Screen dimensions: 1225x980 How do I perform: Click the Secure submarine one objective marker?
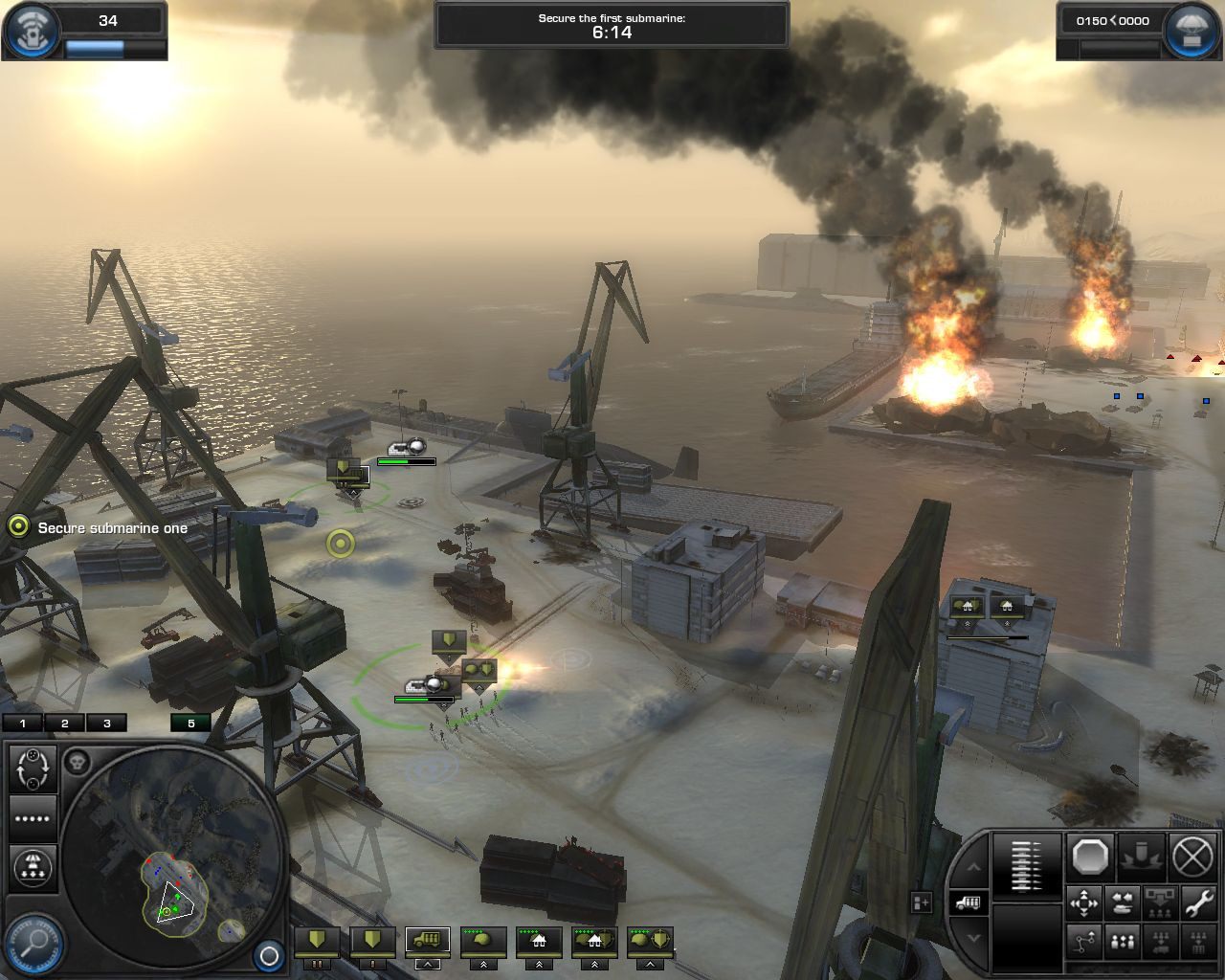(x=18, y=526)
